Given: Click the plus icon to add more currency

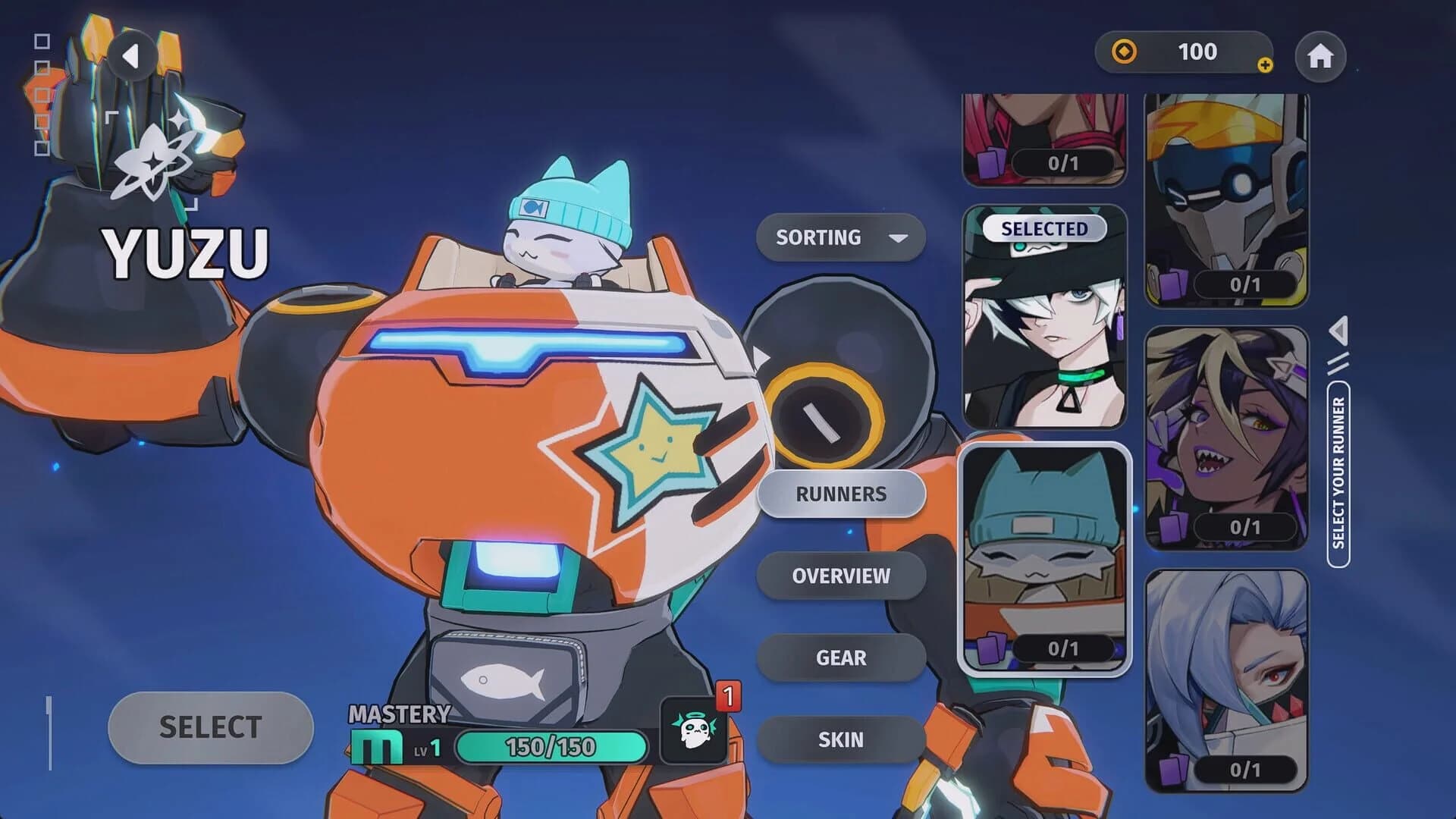Looking at the screenshot, I should [x=1264, y=64].
